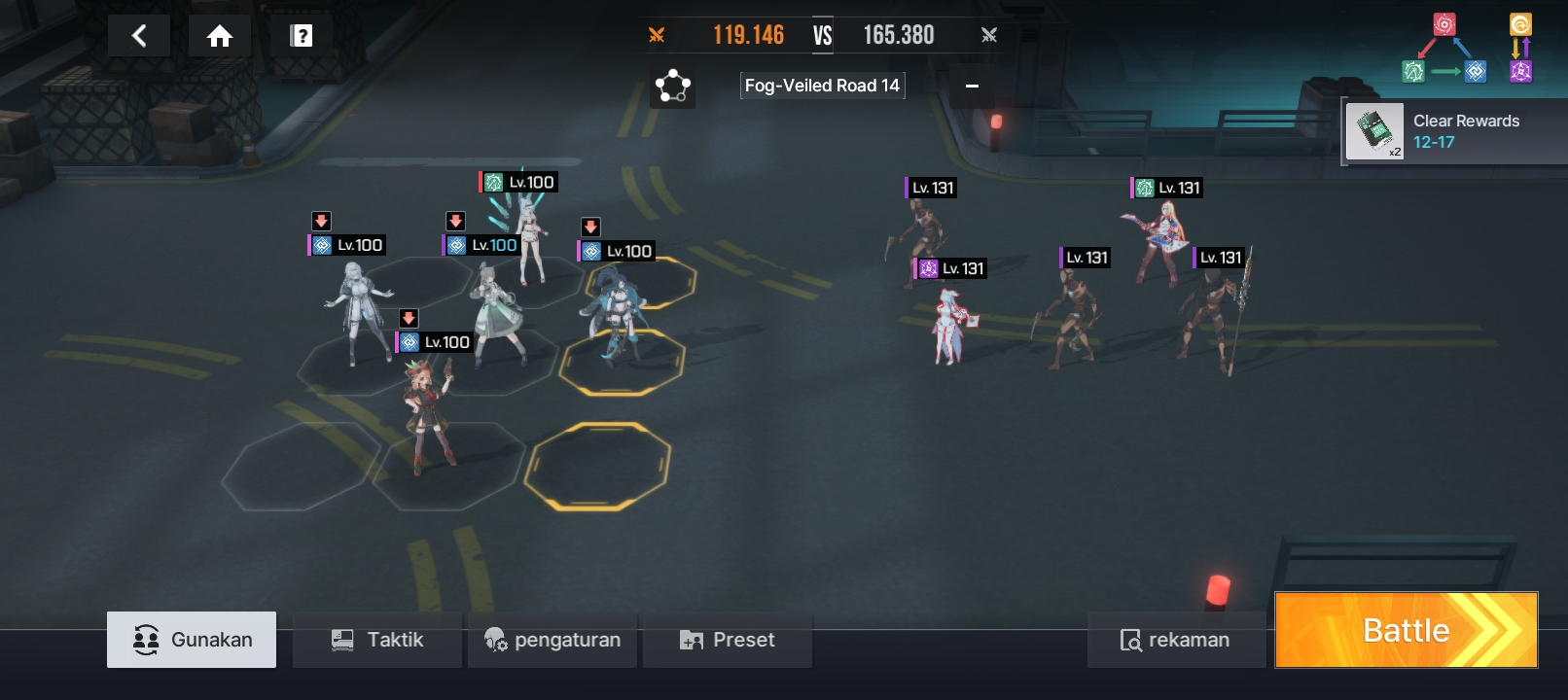Go back with the arrow button

[x=139, y=37]
